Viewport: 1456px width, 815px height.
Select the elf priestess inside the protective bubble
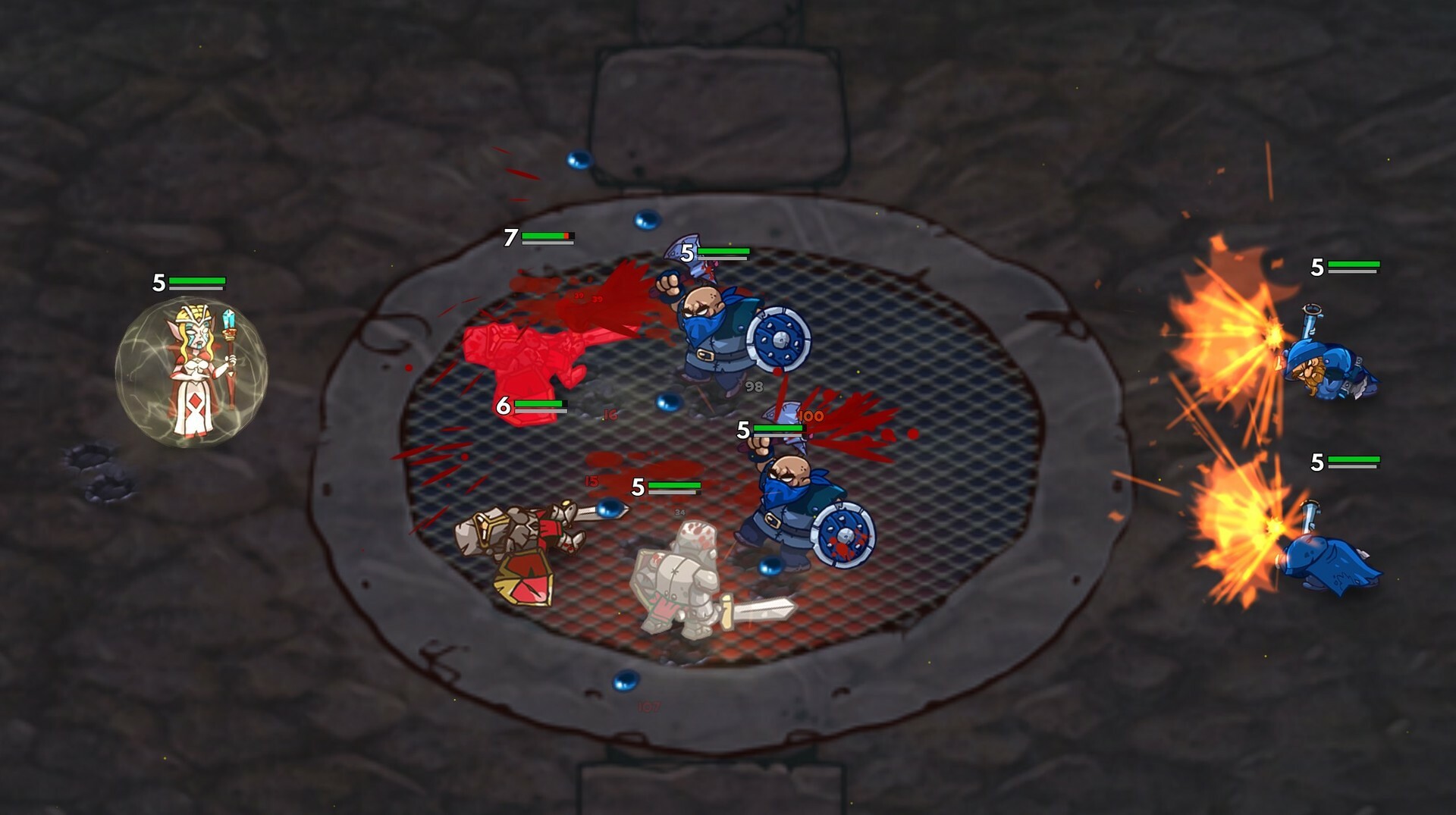point(194,369)
